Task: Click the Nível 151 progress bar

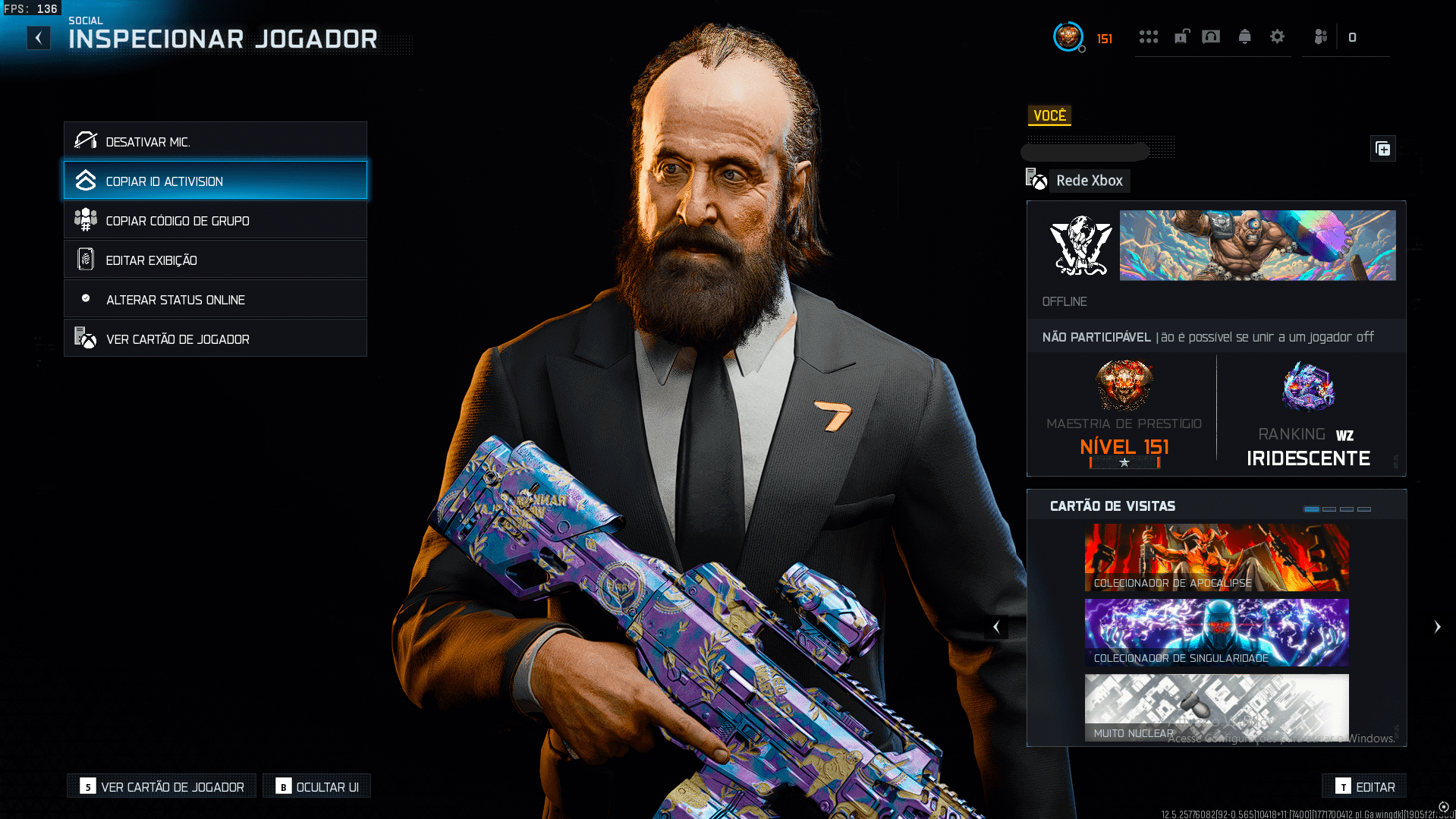Action: 1124,461
